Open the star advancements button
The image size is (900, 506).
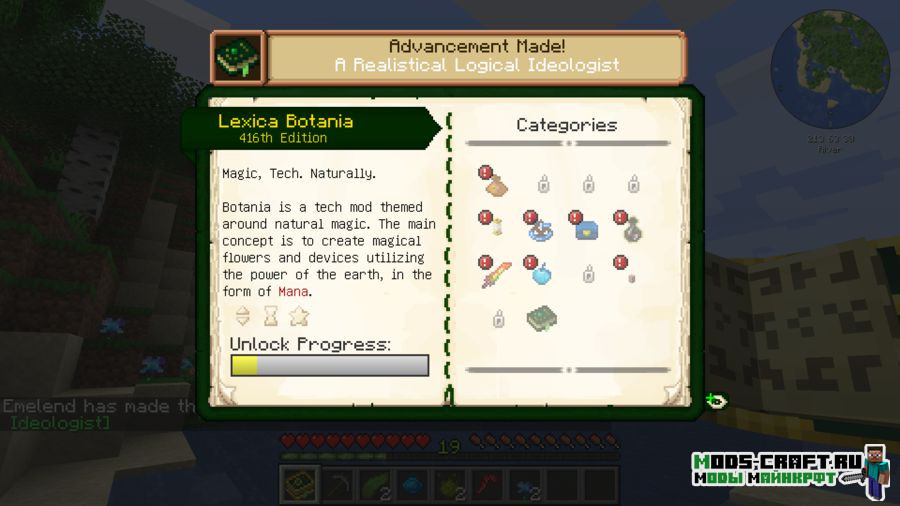299,316
